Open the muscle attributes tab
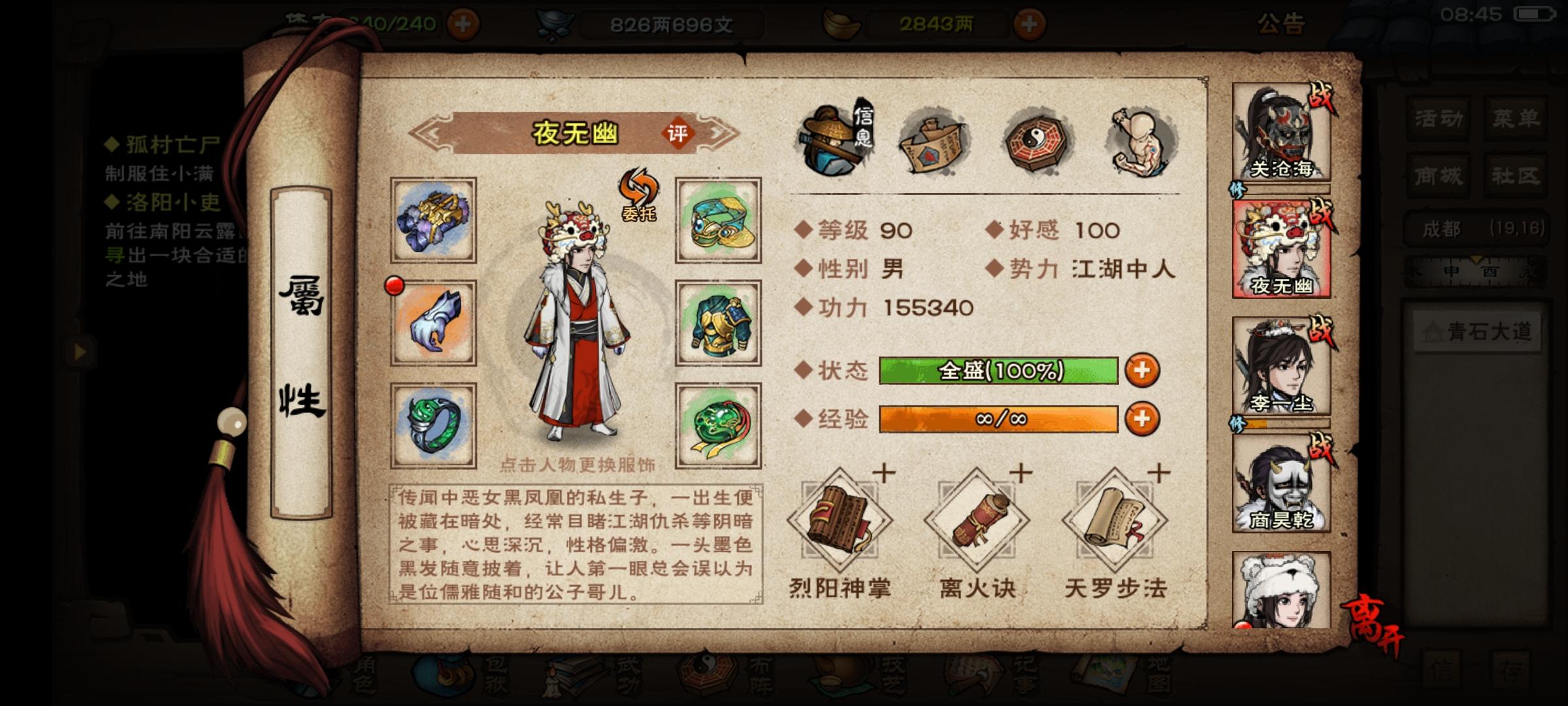The height and width of the screenshot is (706, 1568). [1140, 141]
